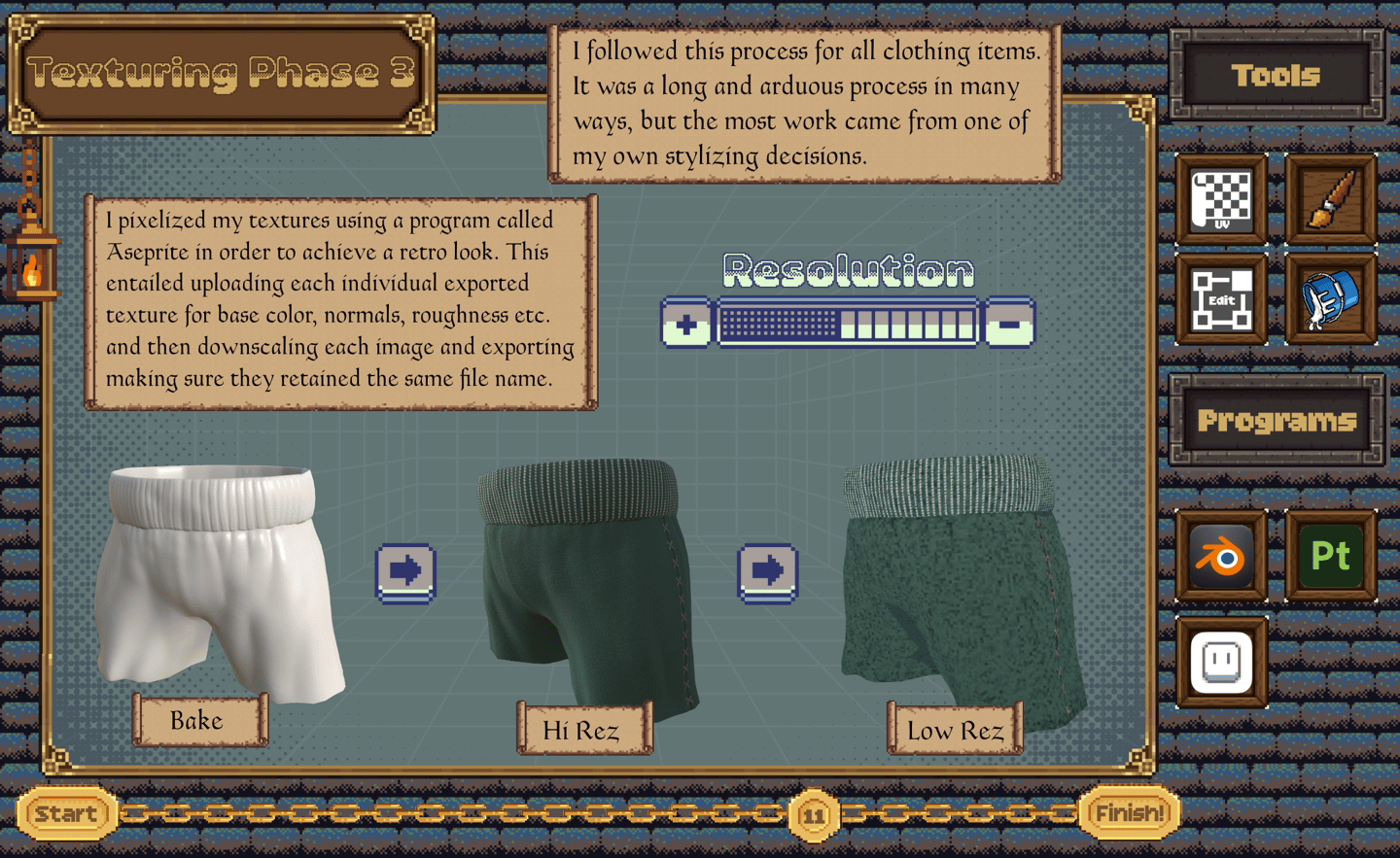Screen dimensions: 1400x858
Task: Select the blue paint bucket tool
Action: coord(1331,300)
